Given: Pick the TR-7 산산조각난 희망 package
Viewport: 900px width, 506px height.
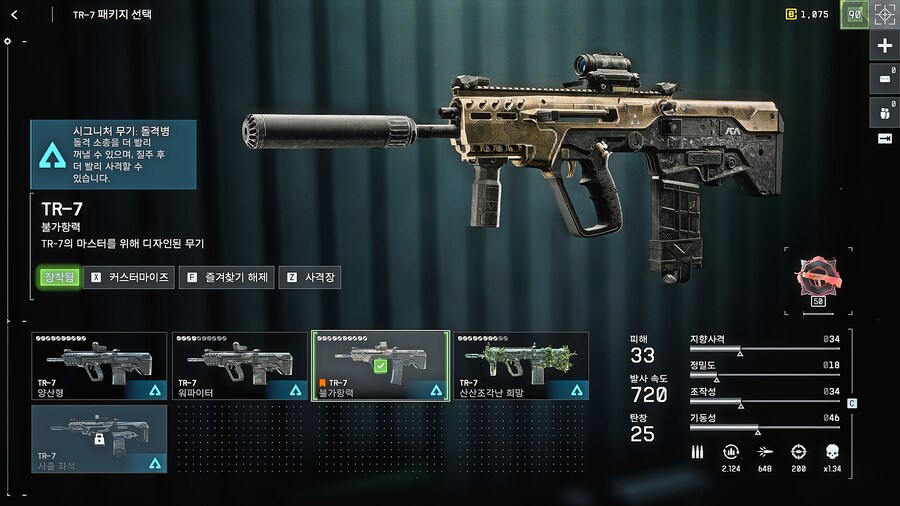Looking at the screenshot, I should click(520, 366).
